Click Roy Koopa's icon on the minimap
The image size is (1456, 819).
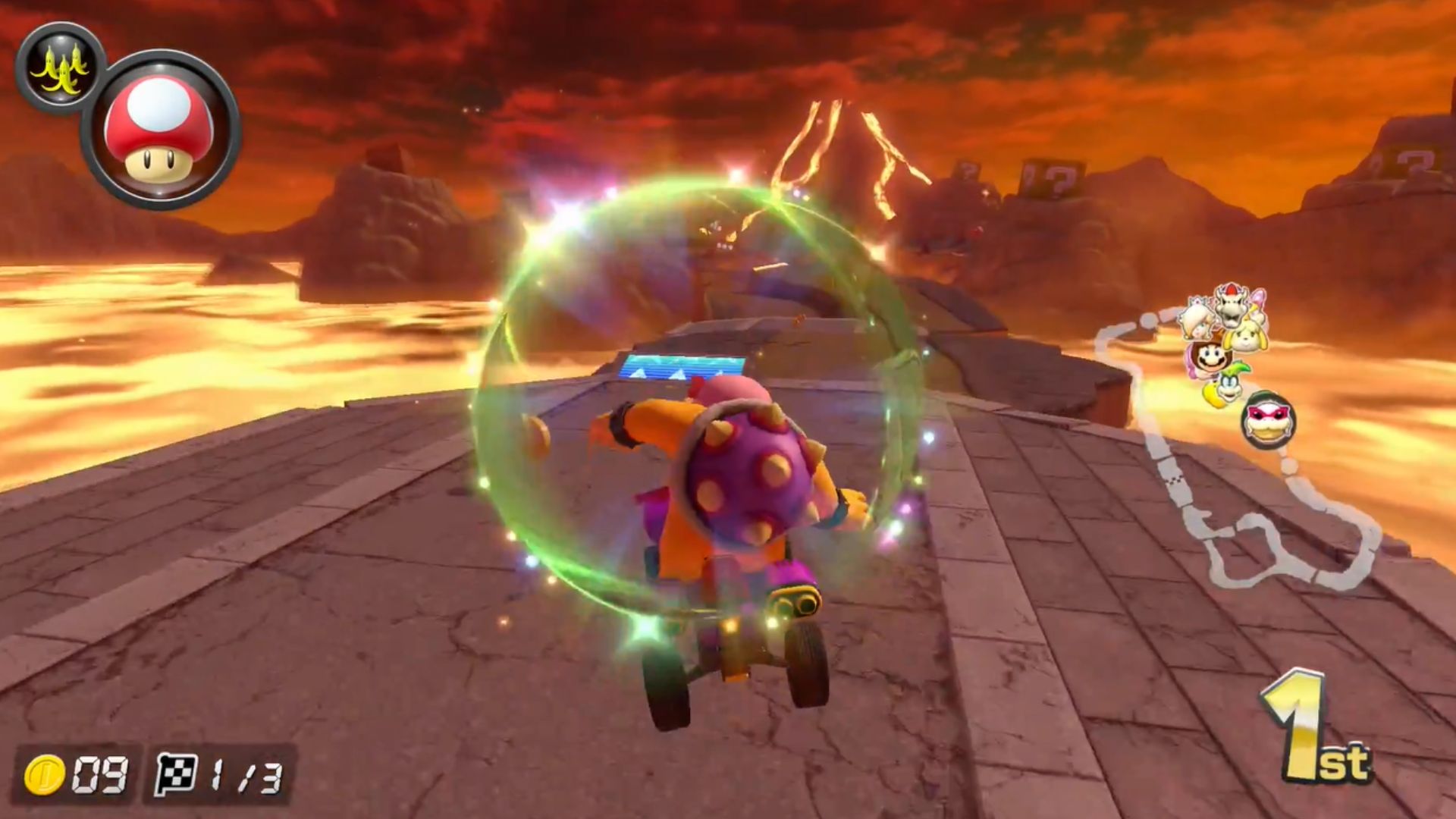point(1268,420)
